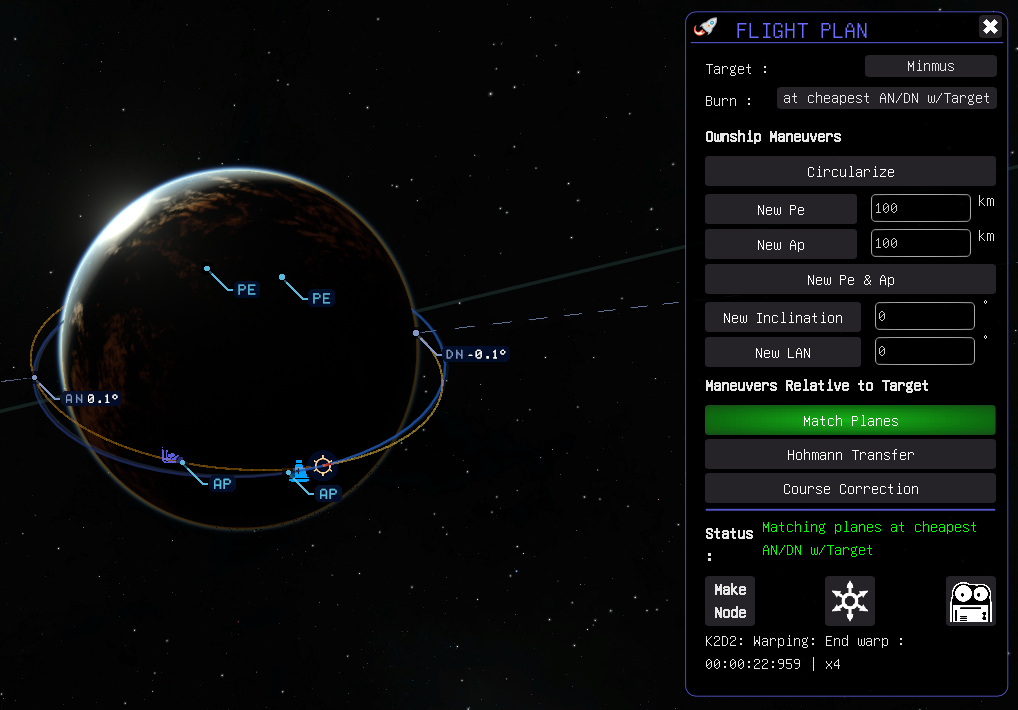Viewport: 1018px width, 710px height.
Task: Close the Flight Plan window
Action: [x=990, y=27]
